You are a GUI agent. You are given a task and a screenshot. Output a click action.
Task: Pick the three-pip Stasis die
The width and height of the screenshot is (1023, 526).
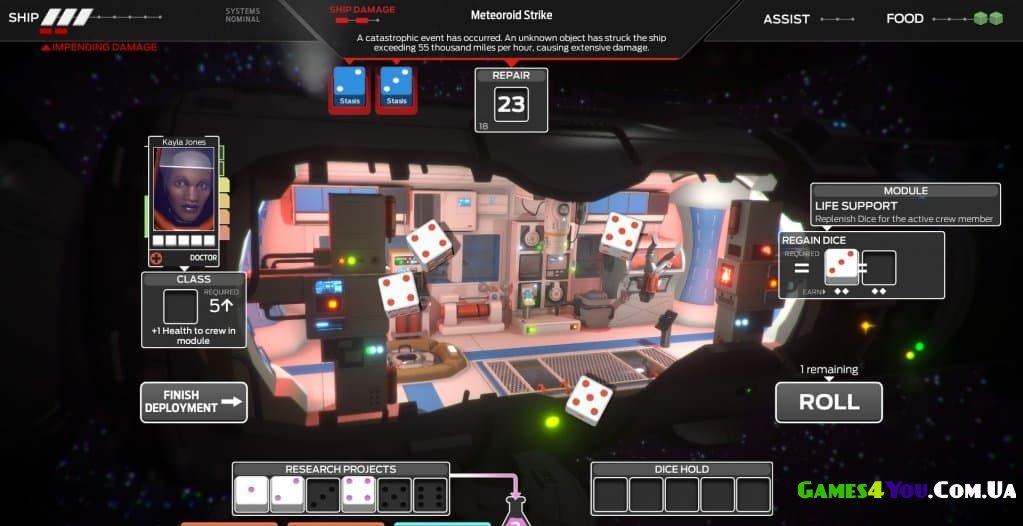click(397, 86)
